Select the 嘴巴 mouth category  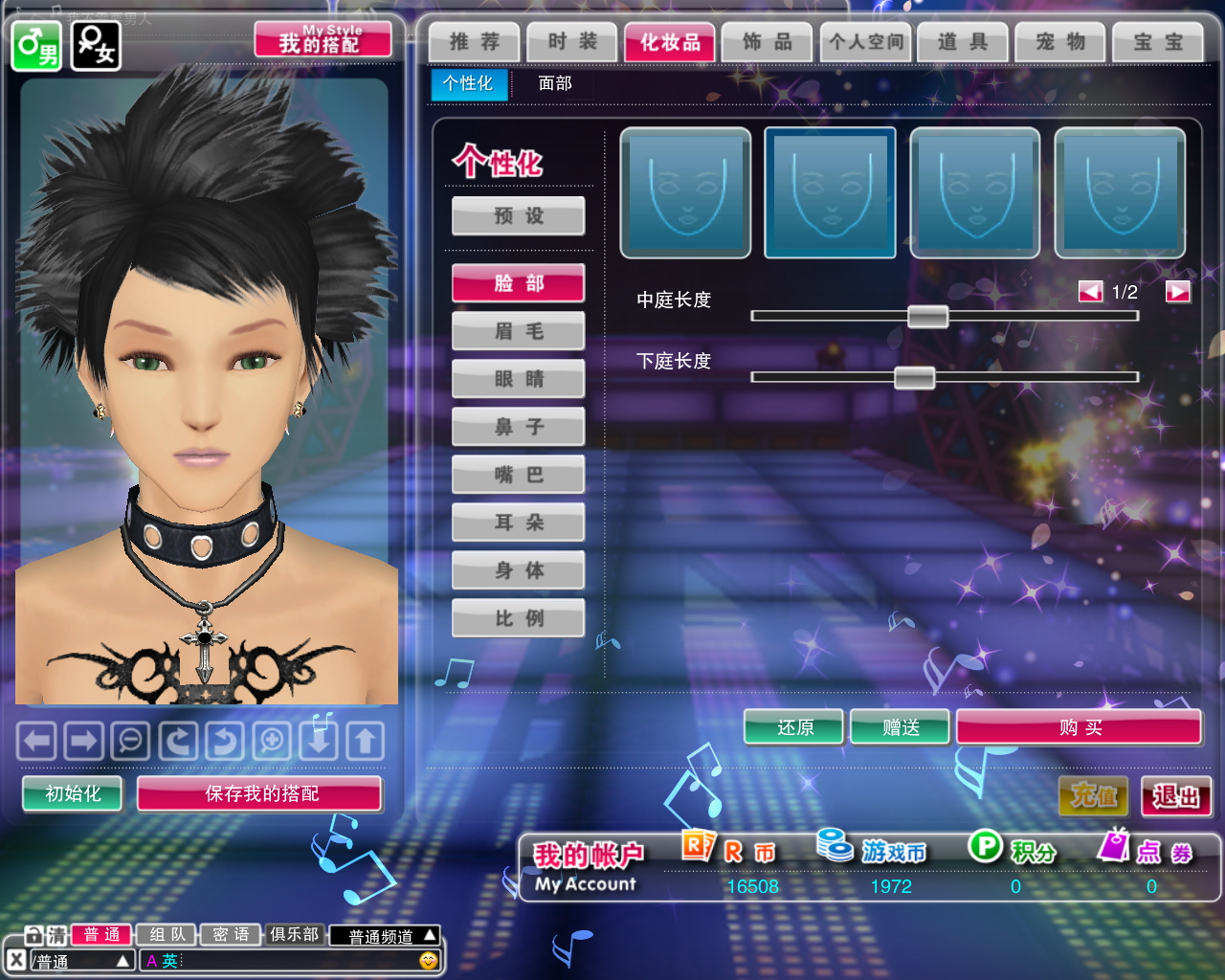pos(519,475)
